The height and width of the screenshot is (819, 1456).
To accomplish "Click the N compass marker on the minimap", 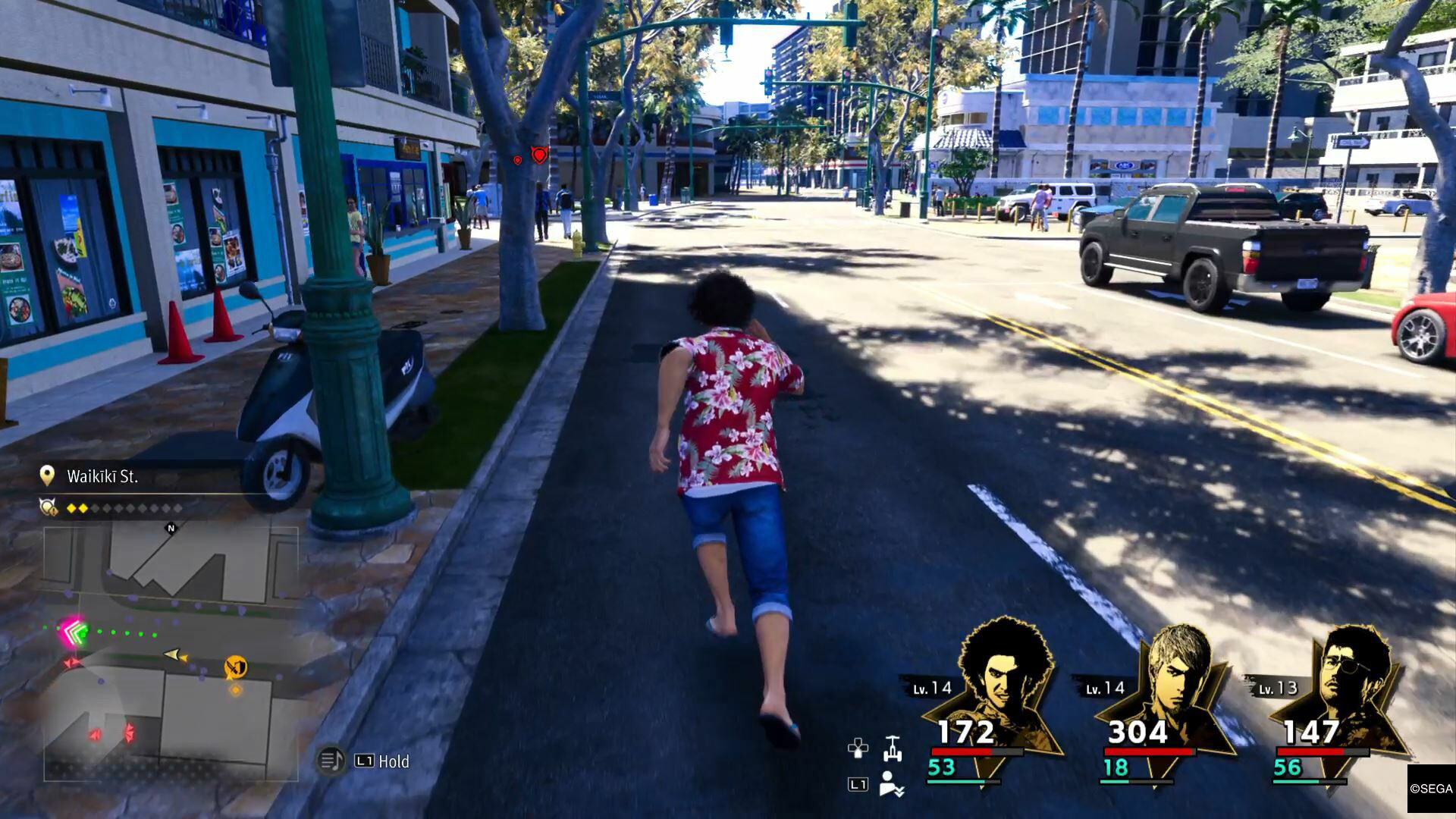I will click(x=171, y=529).
